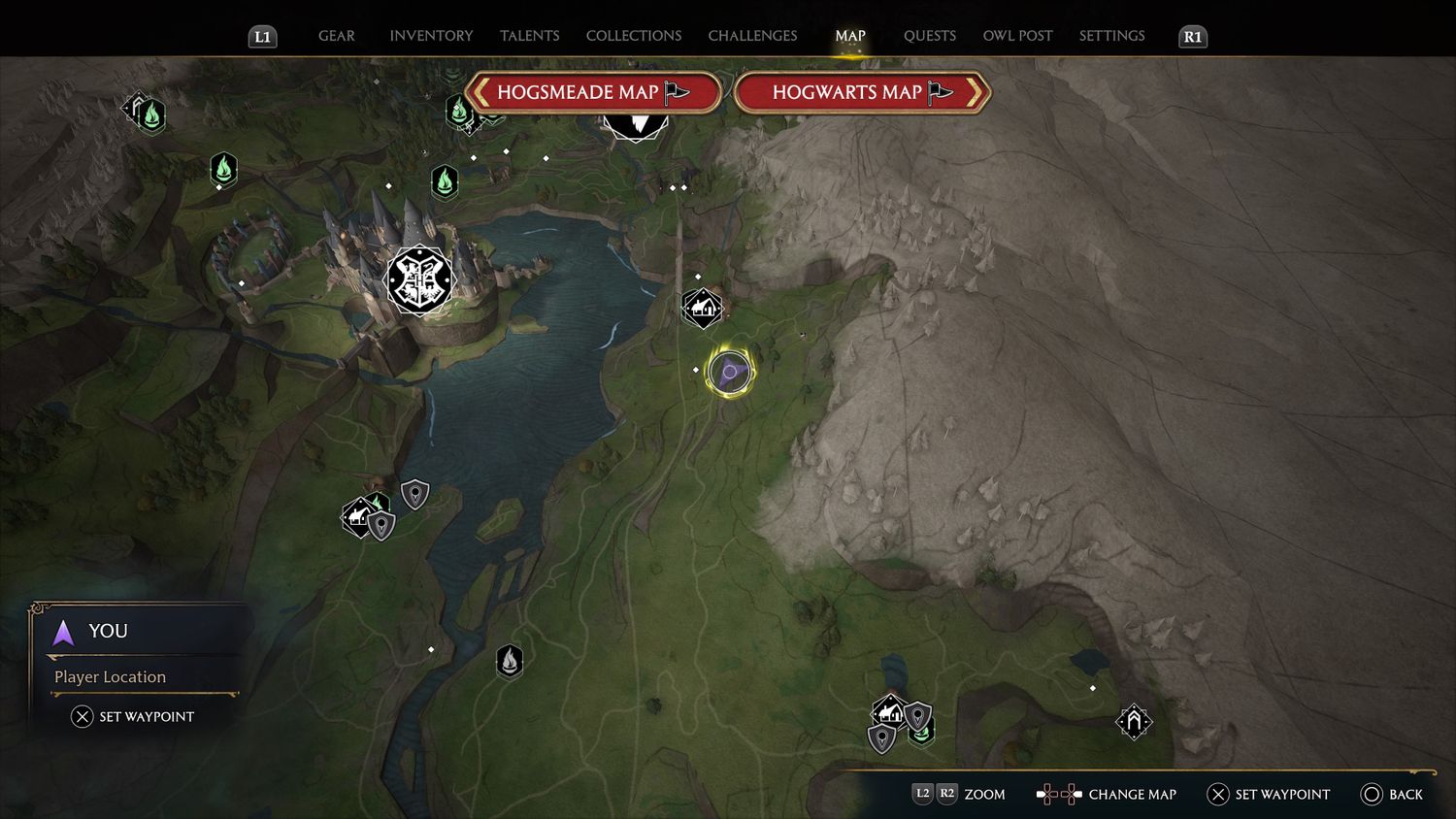
Task: Choose the white Floo Flame near the river
Action: click(510, 662)
